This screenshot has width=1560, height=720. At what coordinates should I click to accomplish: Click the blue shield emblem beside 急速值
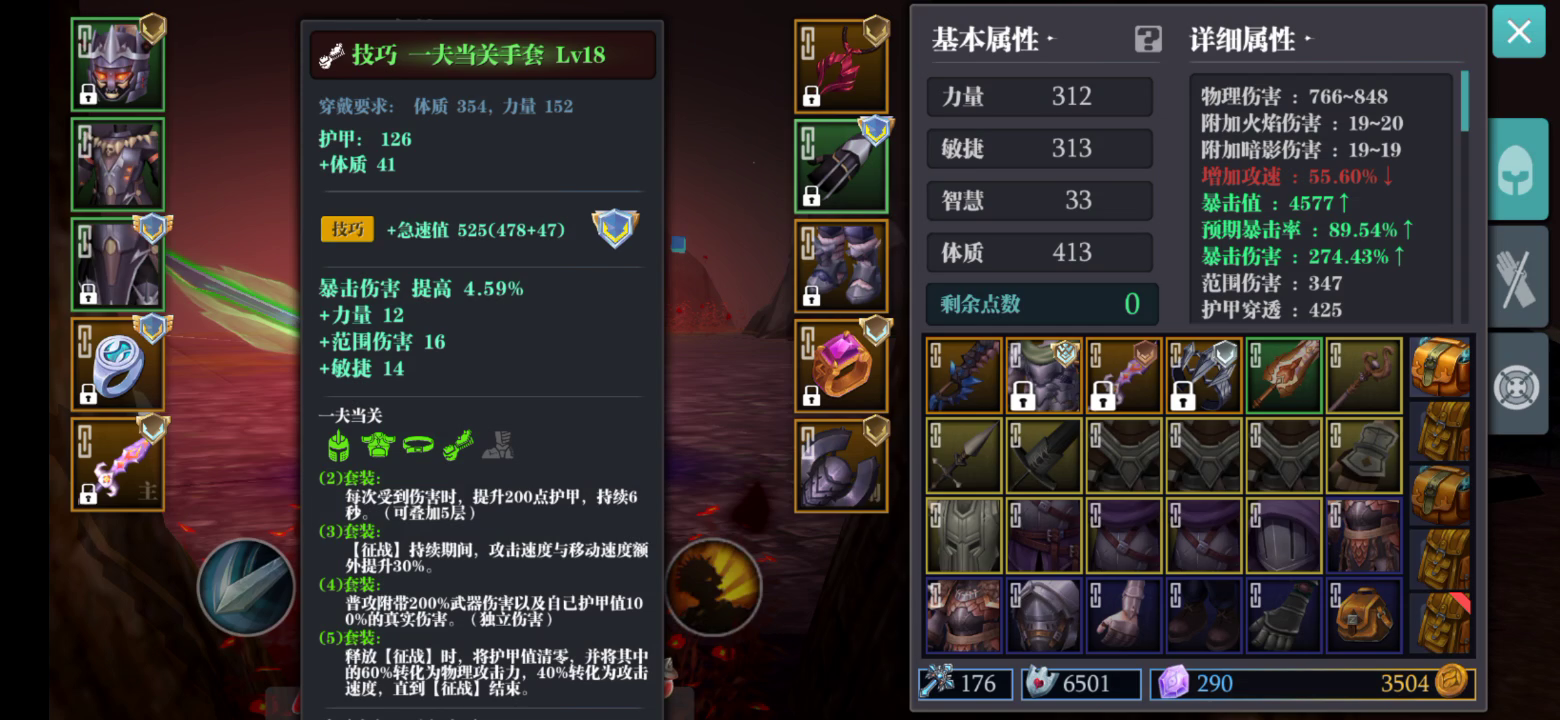(615, 229)
